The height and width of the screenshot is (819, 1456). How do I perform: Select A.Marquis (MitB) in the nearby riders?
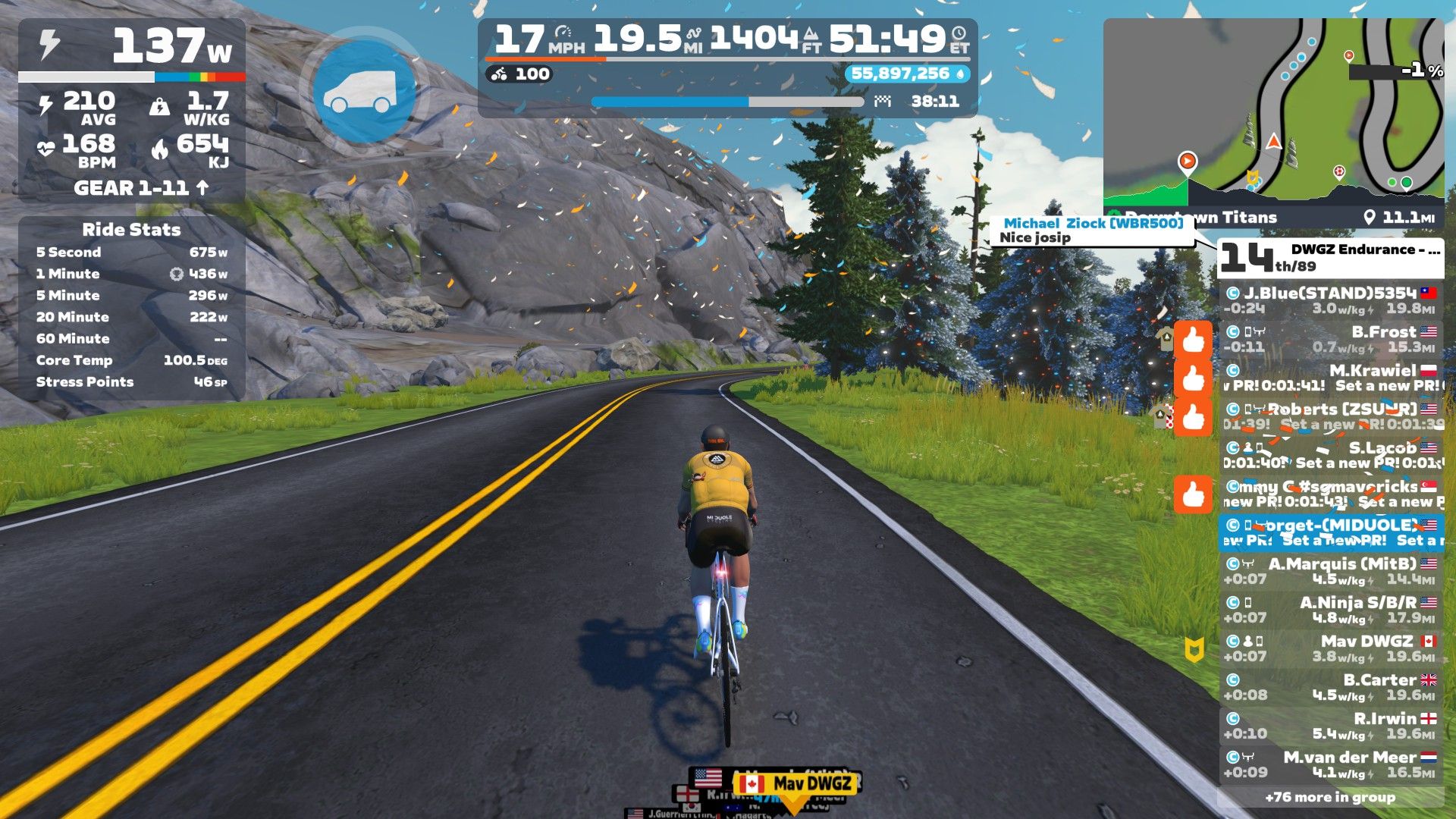pyautogui.click(x=1332, y=571)
